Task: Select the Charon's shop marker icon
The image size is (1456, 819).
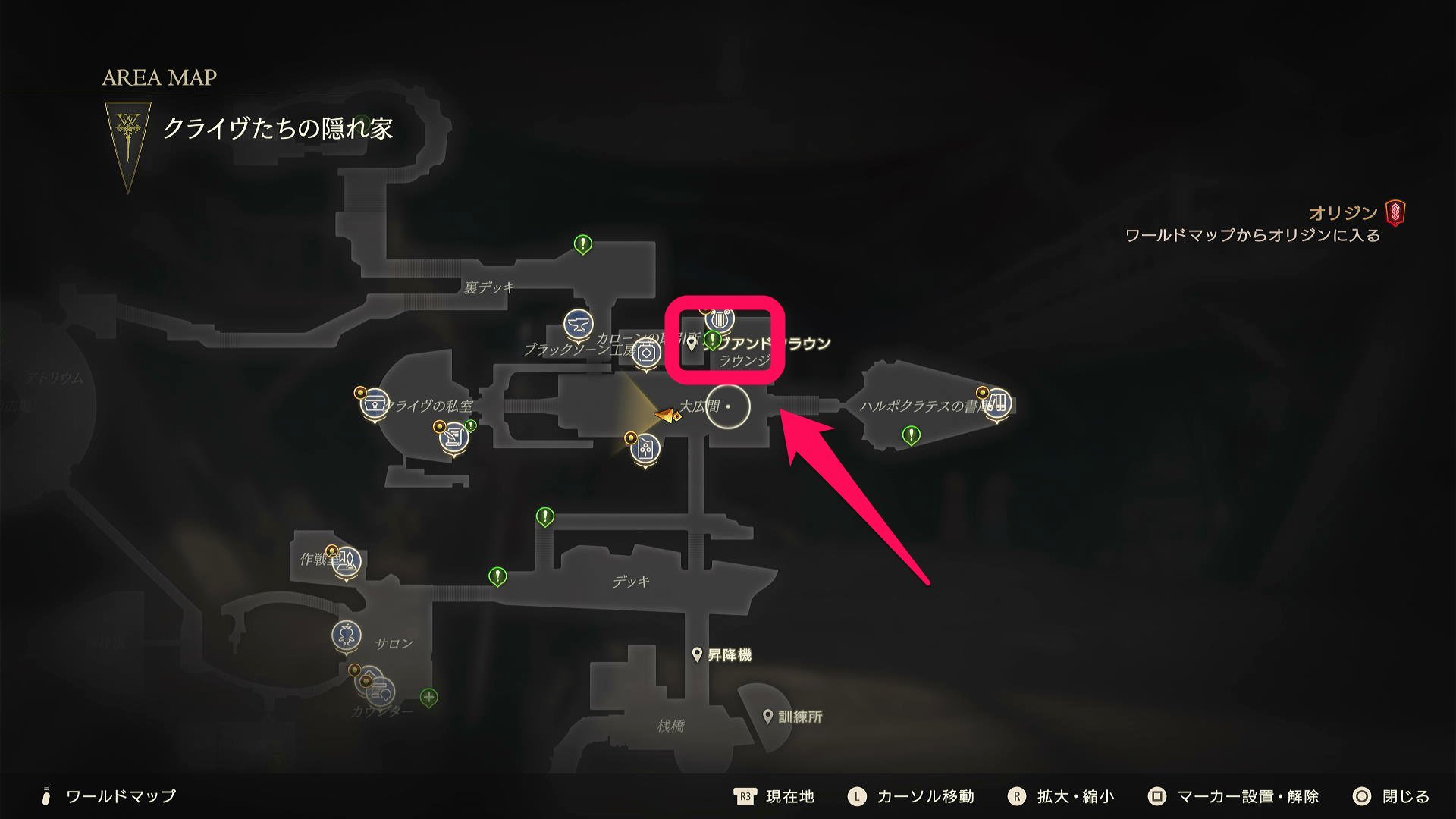Action: coord(646,353)
